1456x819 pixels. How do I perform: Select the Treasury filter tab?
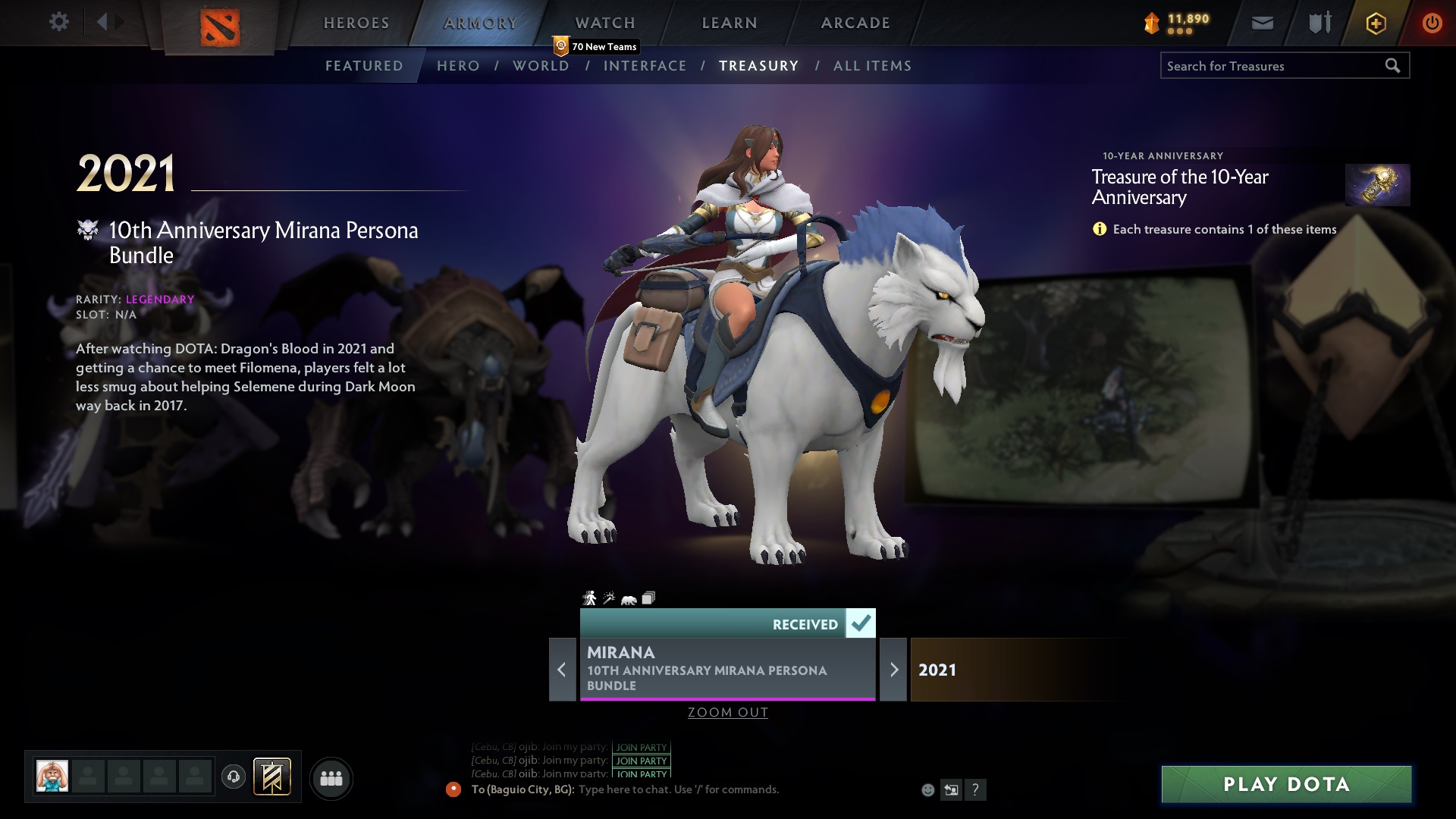[x=759, y=66]
